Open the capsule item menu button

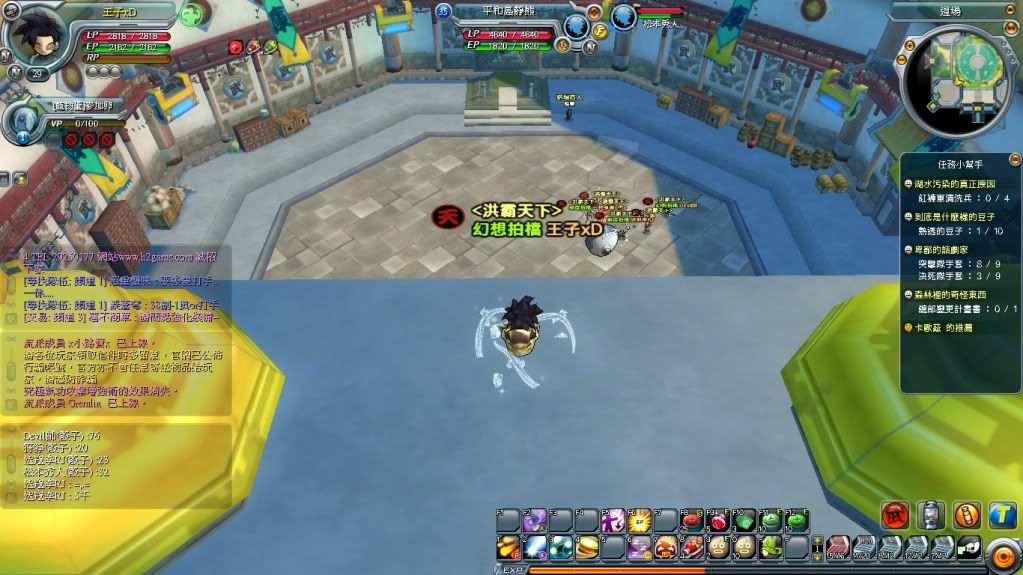(x=932, y=514)
